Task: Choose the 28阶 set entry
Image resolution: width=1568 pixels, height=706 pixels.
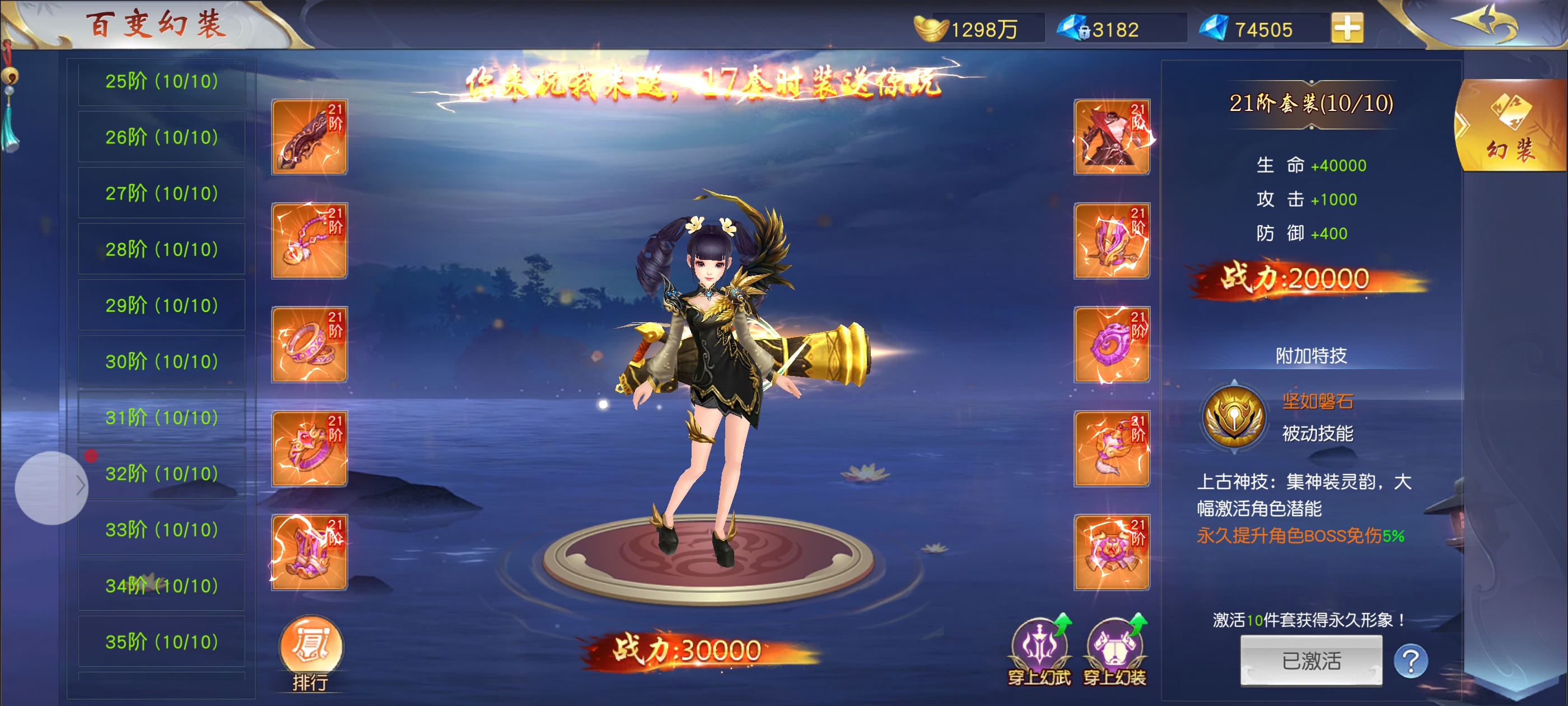Action: click(161, 249)
